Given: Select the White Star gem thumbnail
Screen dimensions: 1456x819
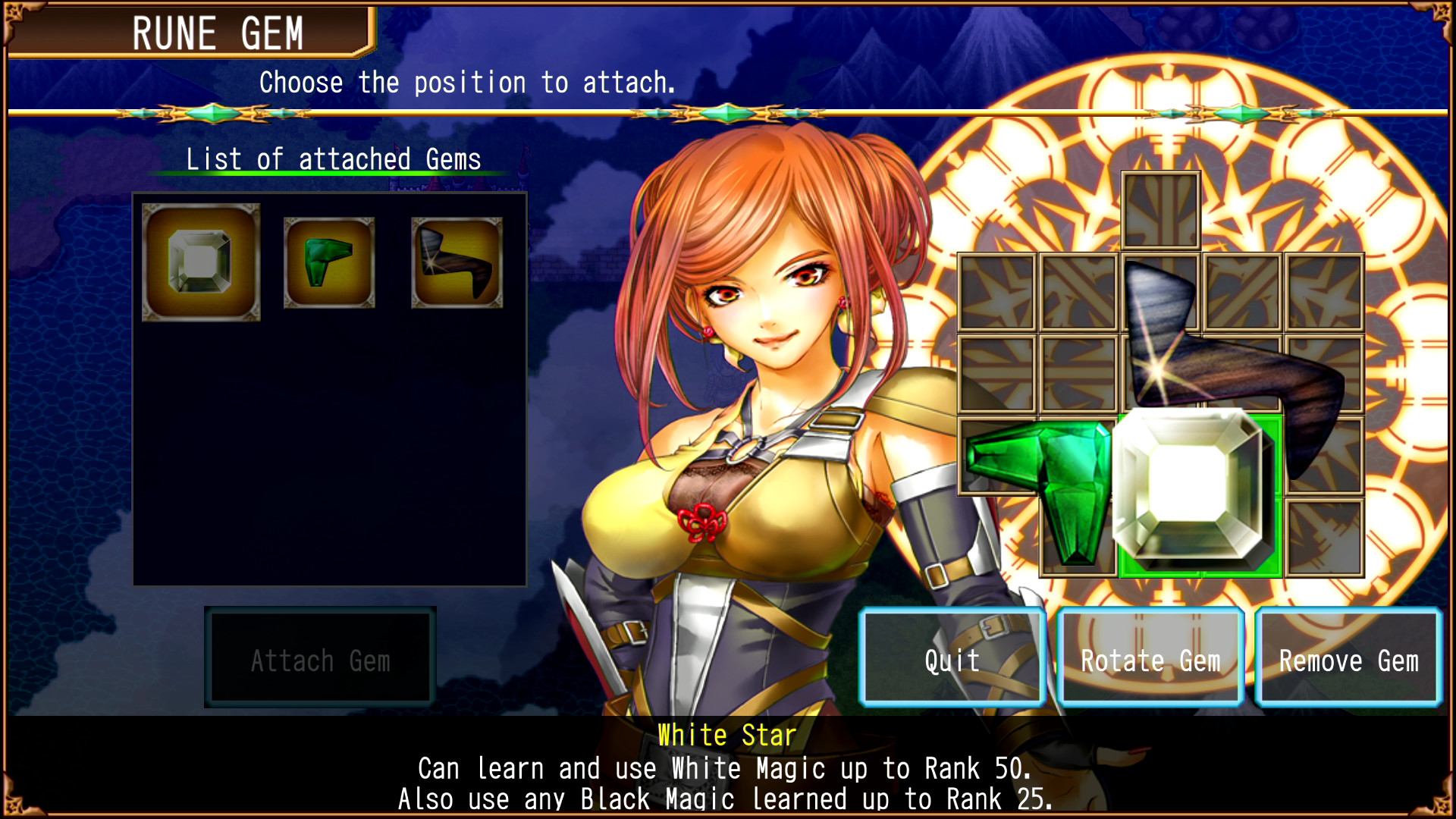Looking at the screenshot, I should pos(200,262).
